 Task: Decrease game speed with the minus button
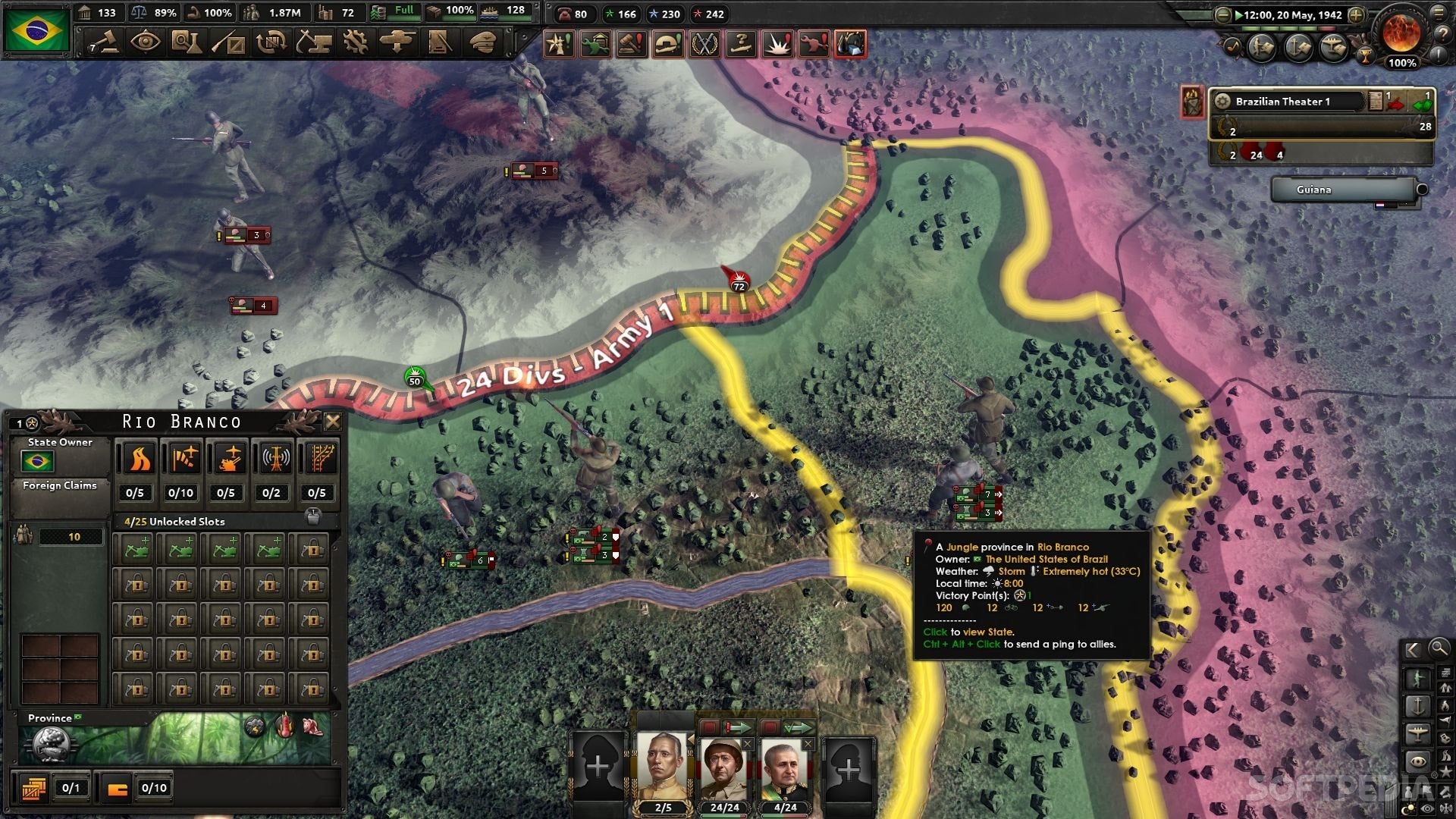[x=1222, y=15]
